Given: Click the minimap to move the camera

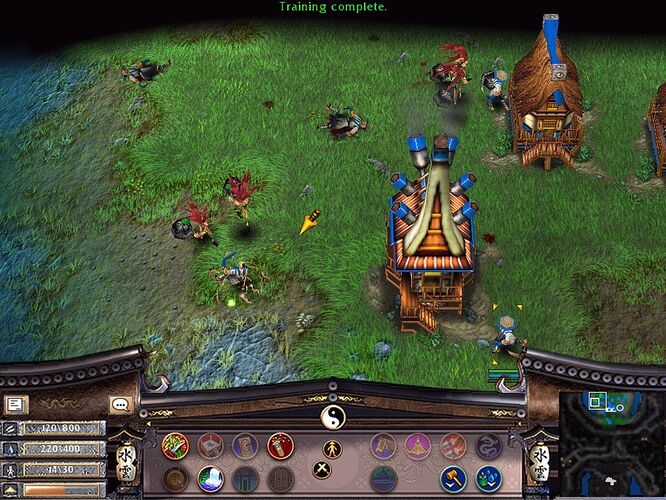Looking at the screenshot, I should coord(610,442).
